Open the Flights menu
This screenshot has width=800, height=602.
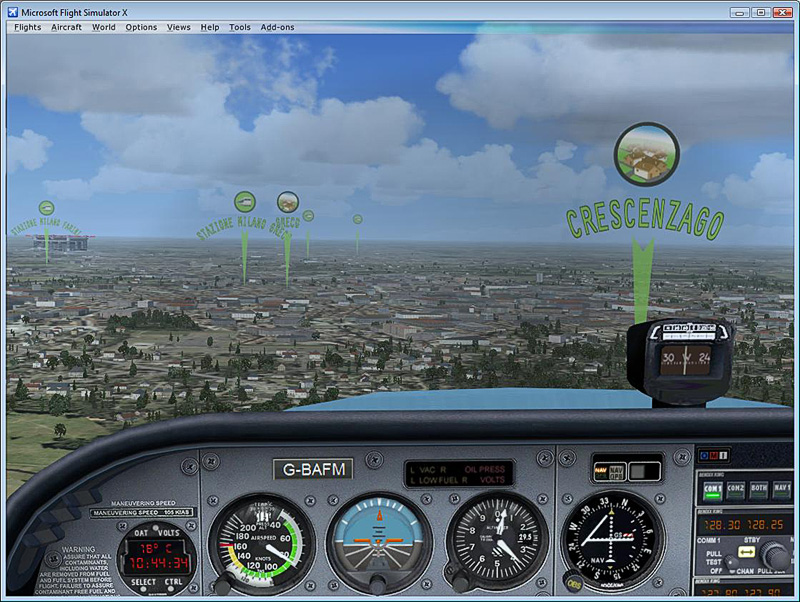(x=28, y=27)
